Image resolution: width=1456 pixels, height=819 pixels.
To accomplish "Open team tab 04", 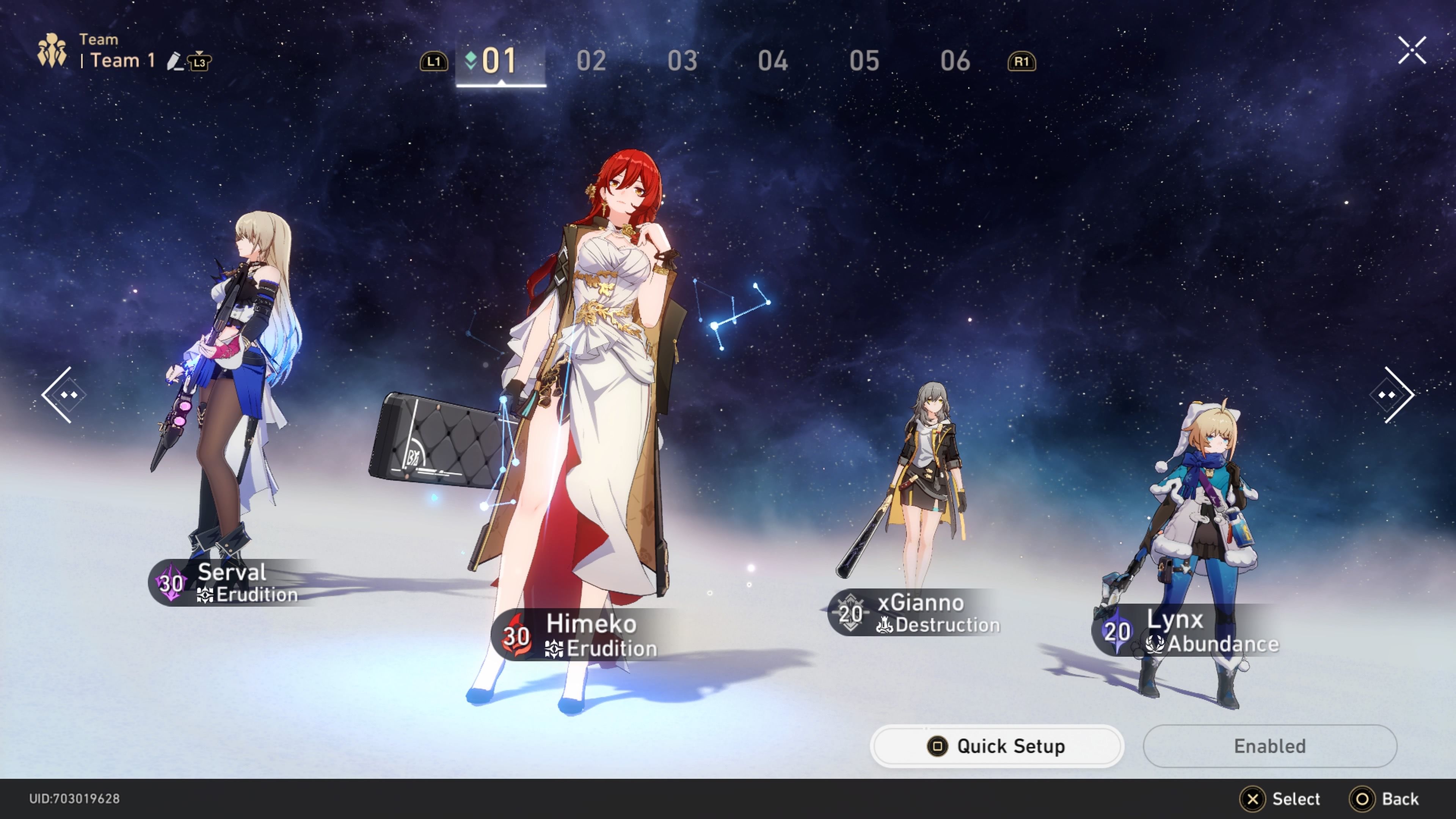I will pyautogui.click(x=773, y=61).
